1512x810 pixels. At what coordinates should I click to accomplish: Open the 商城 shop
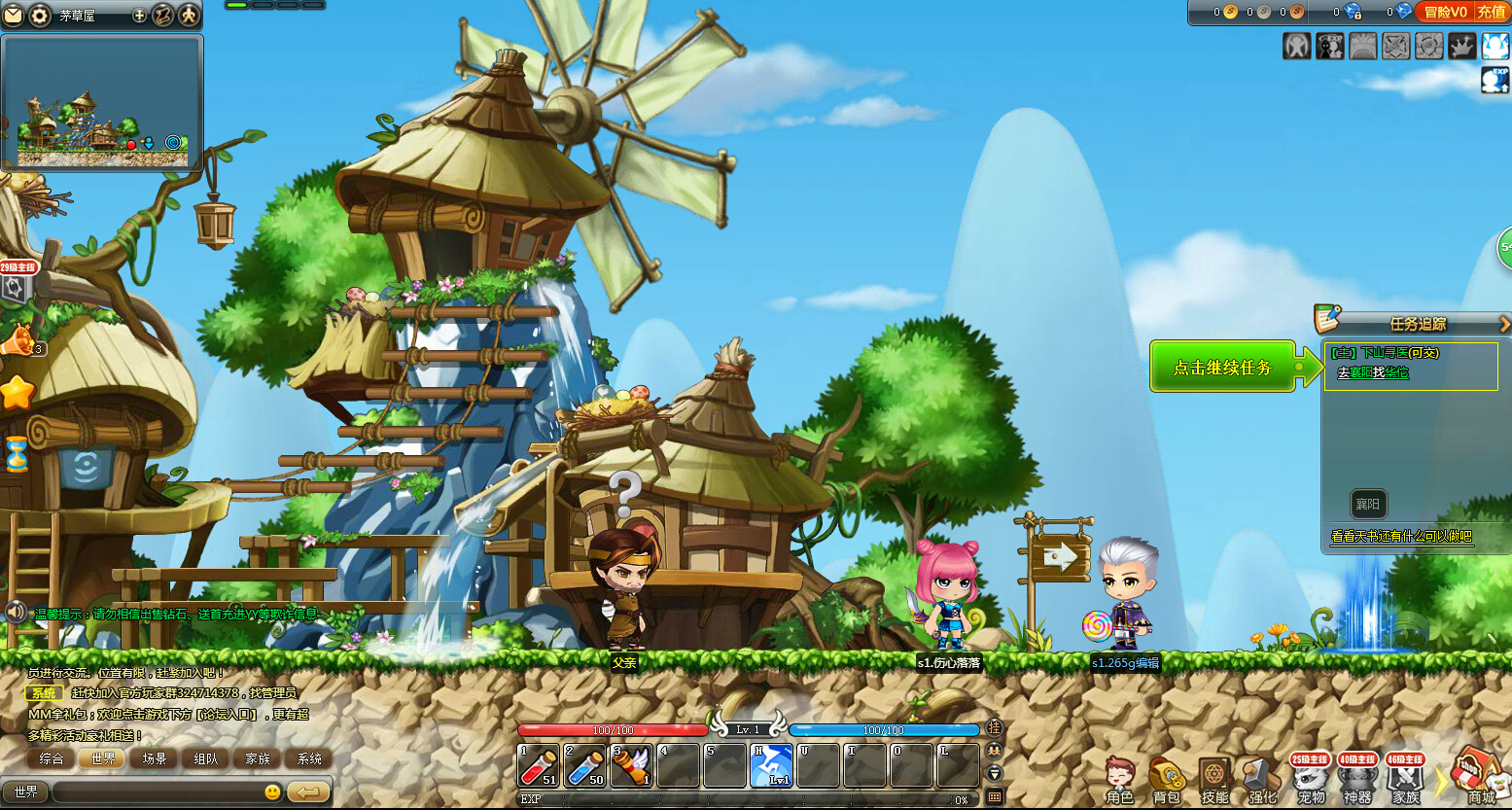click(1477, 778)
